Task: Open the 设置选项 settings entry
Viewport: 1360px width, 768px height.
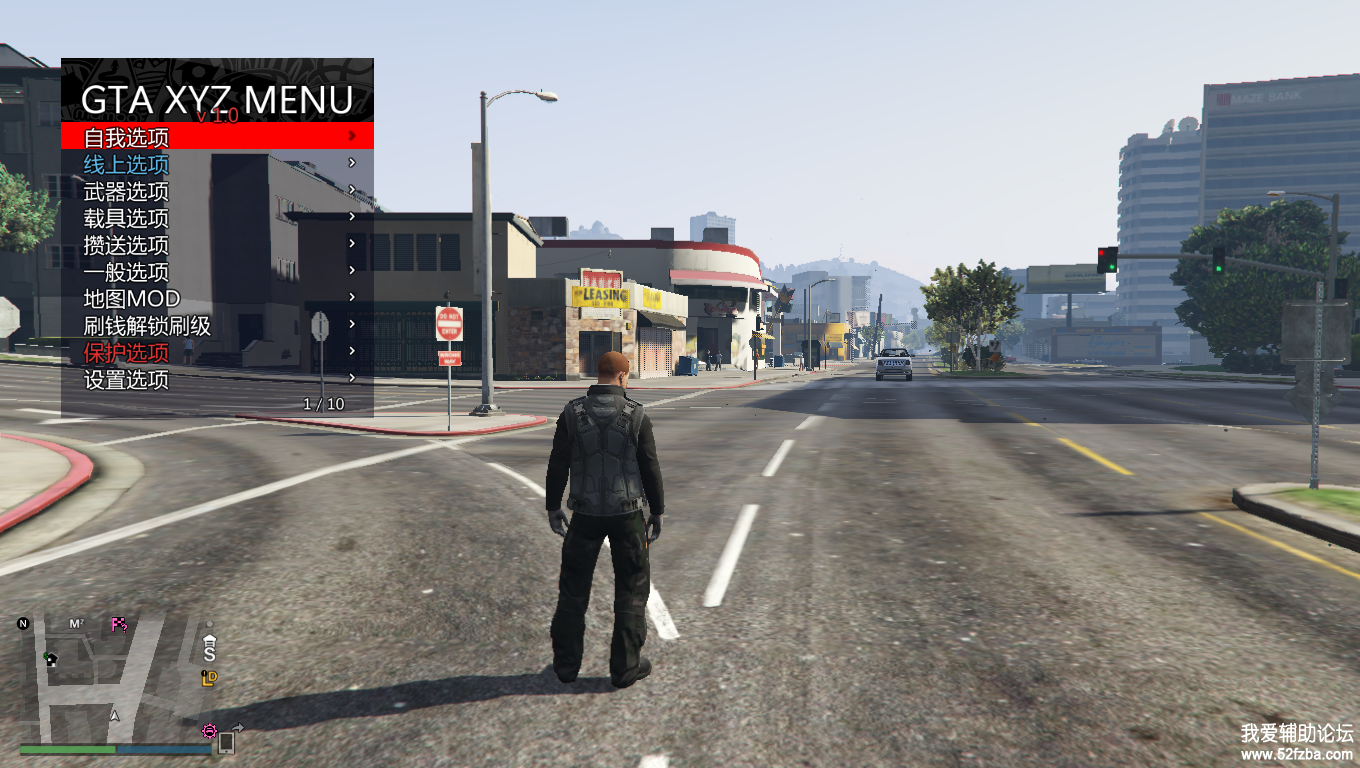Action: (x=127, y=380)
